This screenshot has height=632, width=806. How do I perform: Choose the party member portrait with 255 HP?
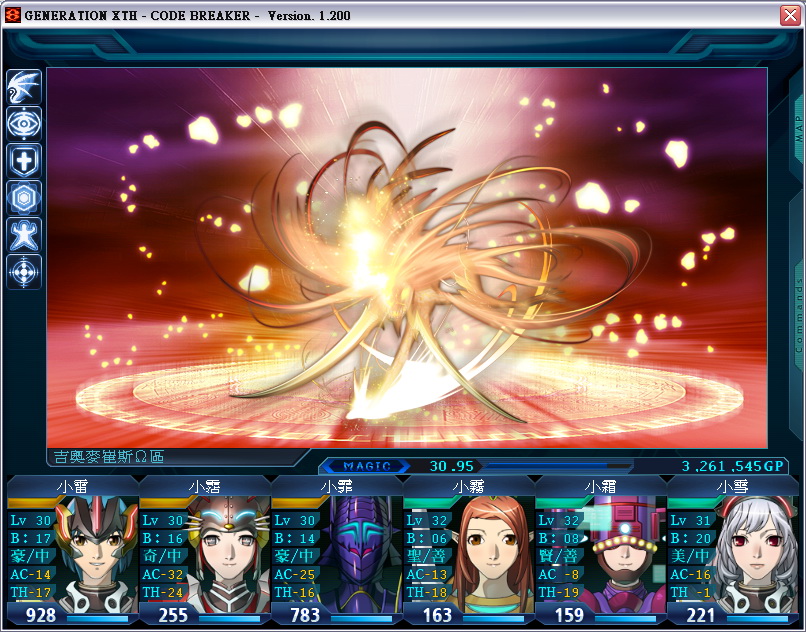coord(205,552)
